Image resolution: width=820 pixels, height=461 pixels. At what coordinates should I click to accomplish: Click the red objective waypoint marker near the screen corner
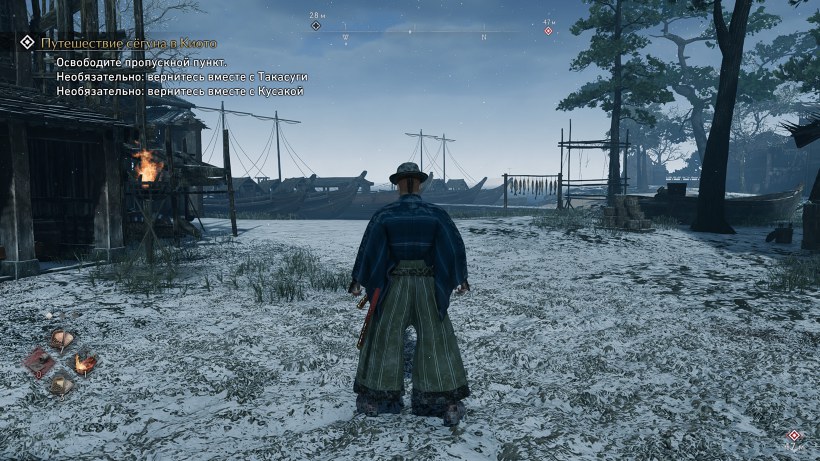click(x=794, y=436)
